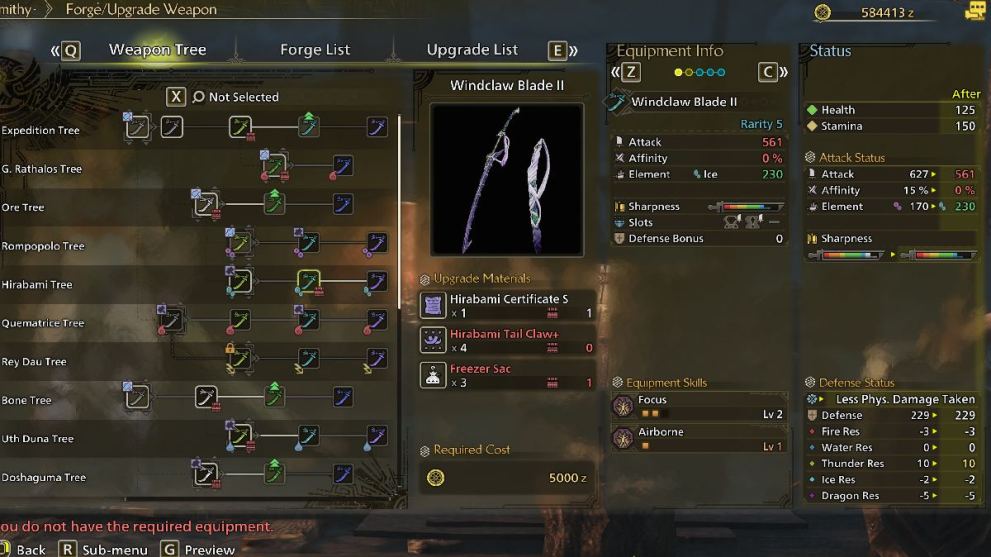Choose the Quematrice Tree row

coord(43,324)
